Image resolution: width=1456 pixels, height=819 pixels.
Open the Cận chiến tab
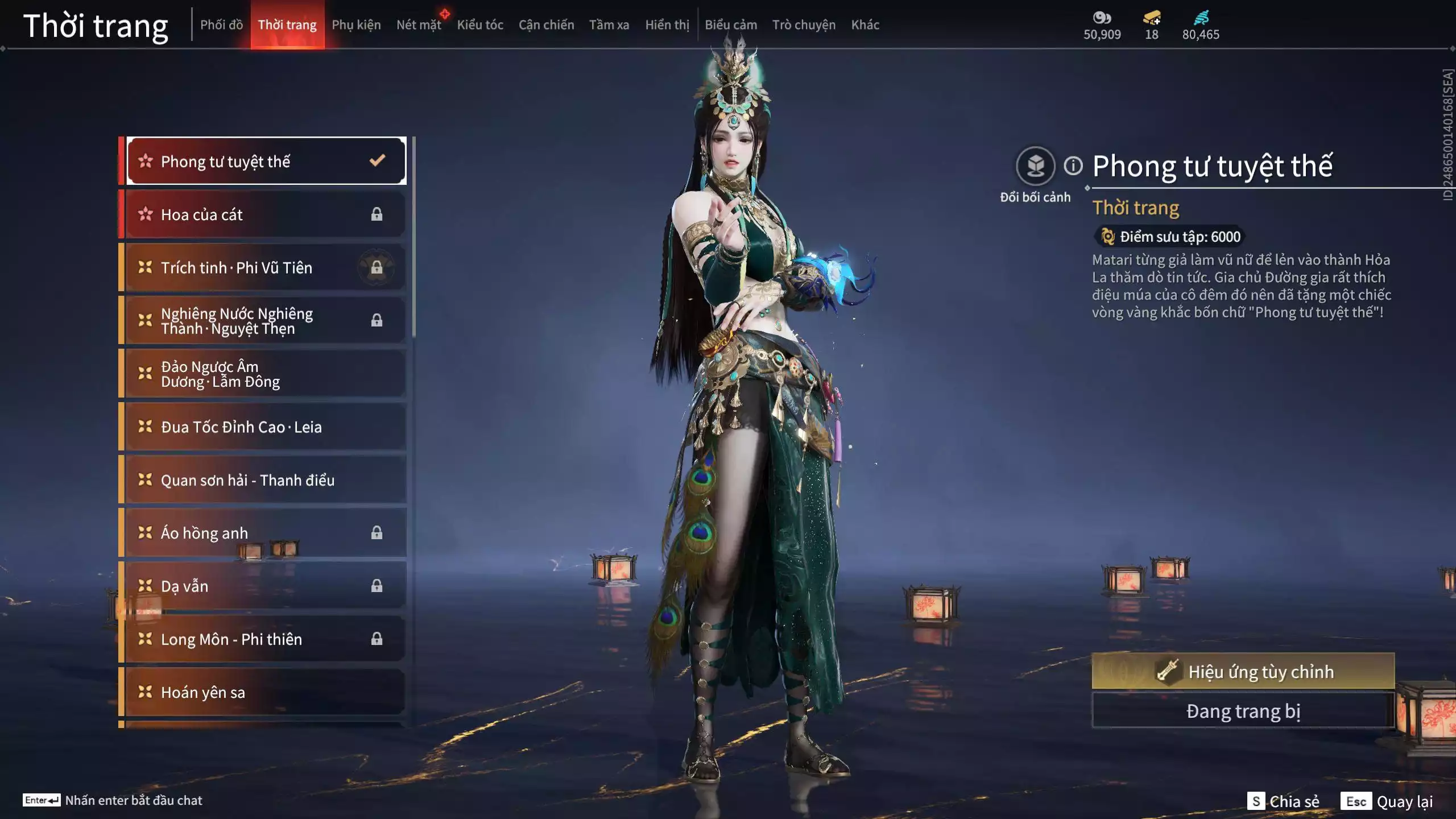point(546,25)
